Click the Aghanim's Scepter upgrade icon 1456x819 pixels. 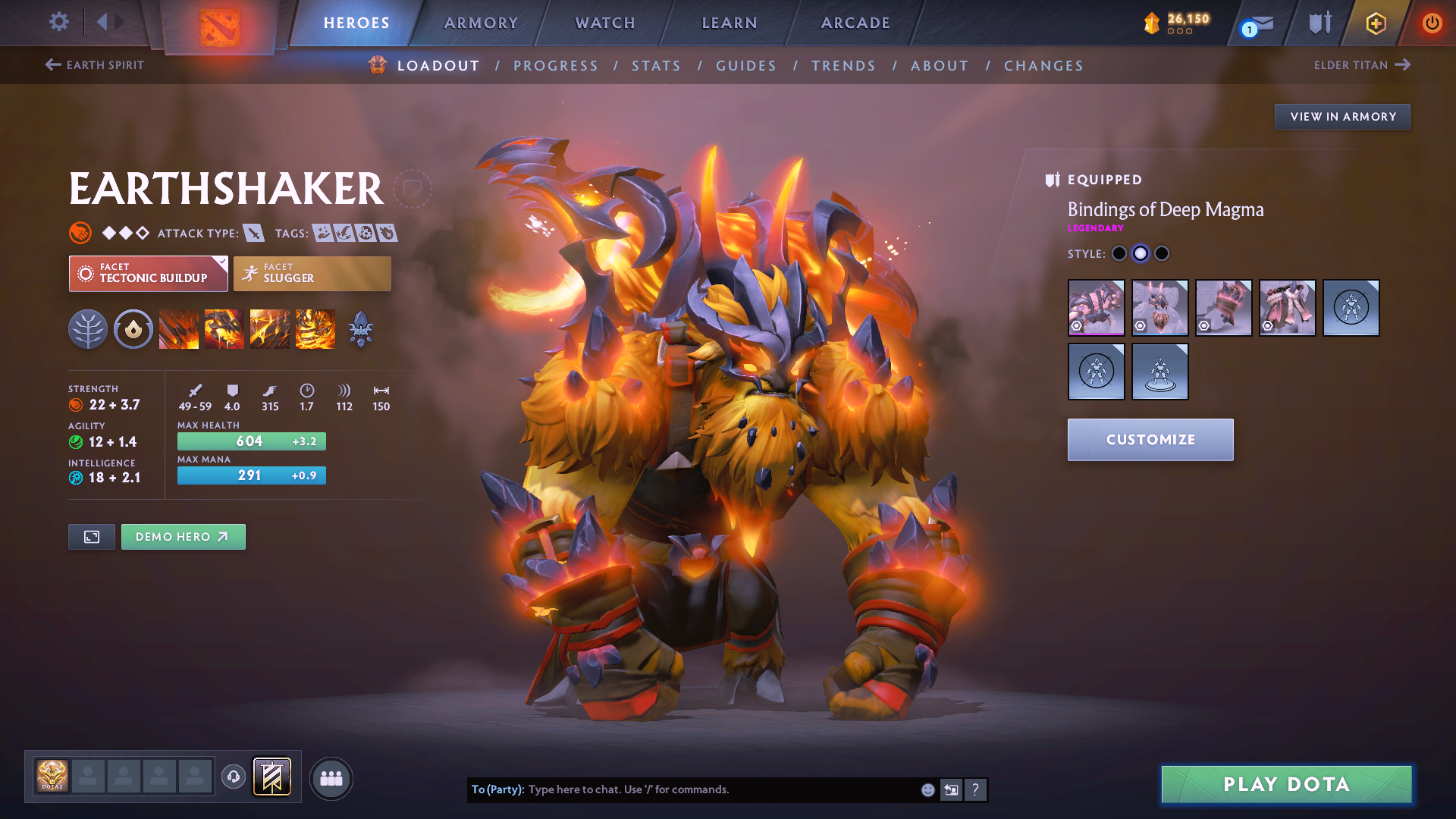coord(360,328)
